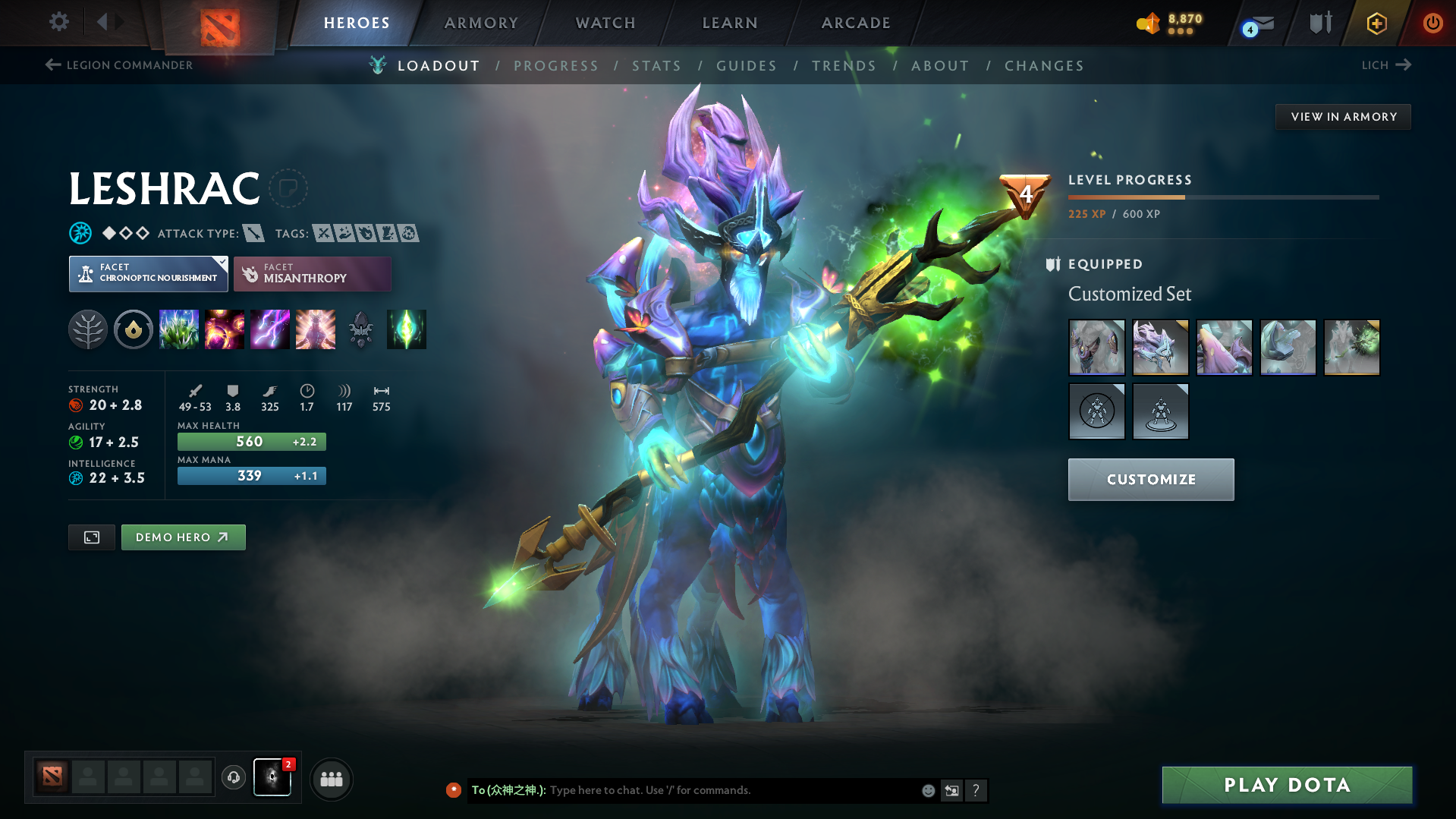The image size is (1456, 819).
Task: Click the Lightning Storm ability icon
Action: [269, 329]
